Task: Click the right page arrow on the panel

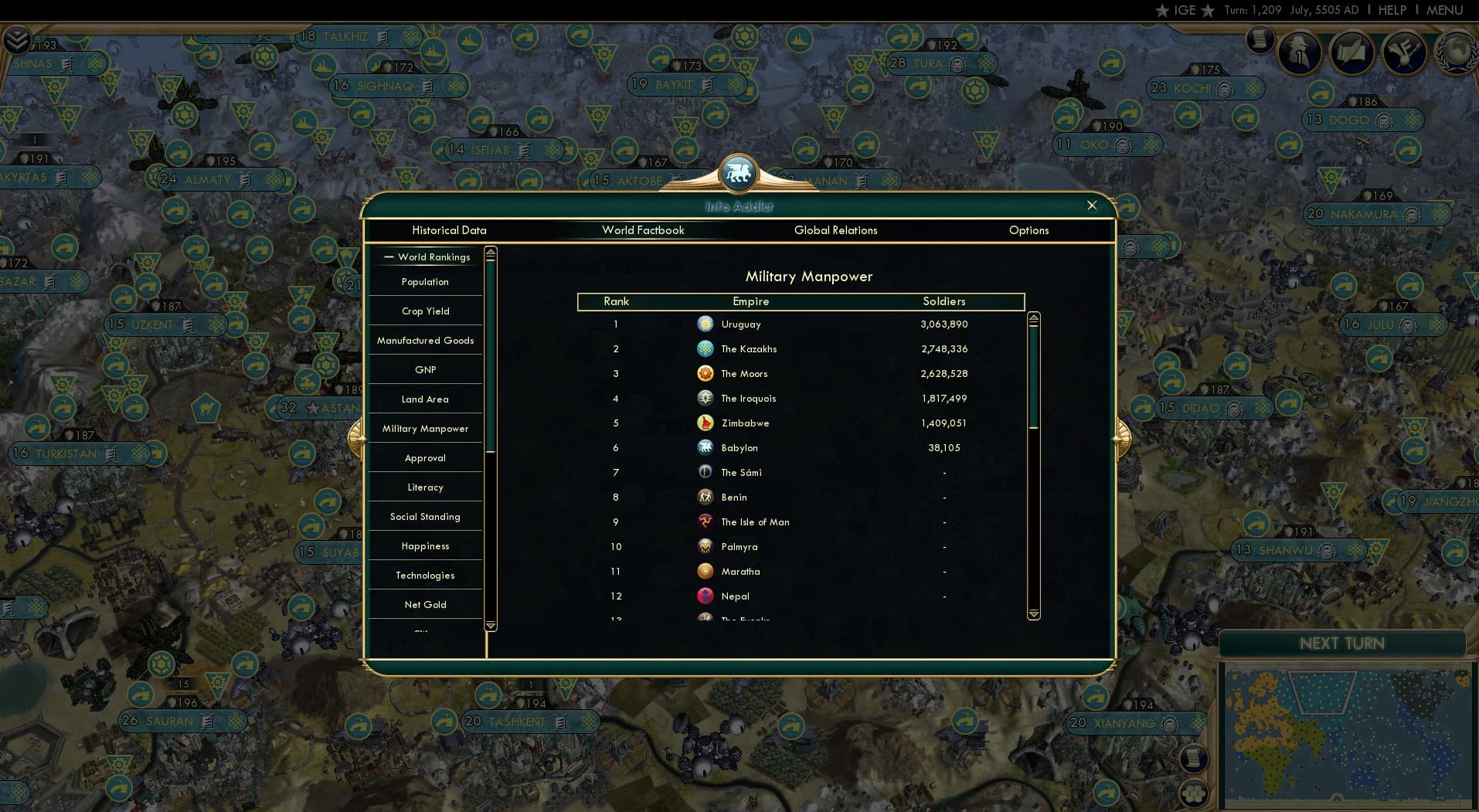Action: tap(1123, 435)
